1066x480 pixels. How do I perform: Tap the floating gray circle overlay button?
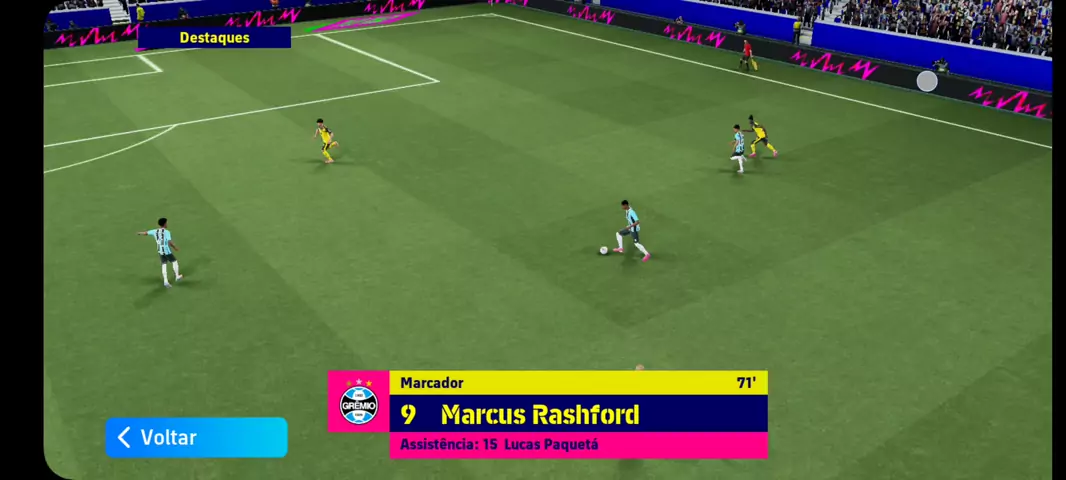pos(927,81)
